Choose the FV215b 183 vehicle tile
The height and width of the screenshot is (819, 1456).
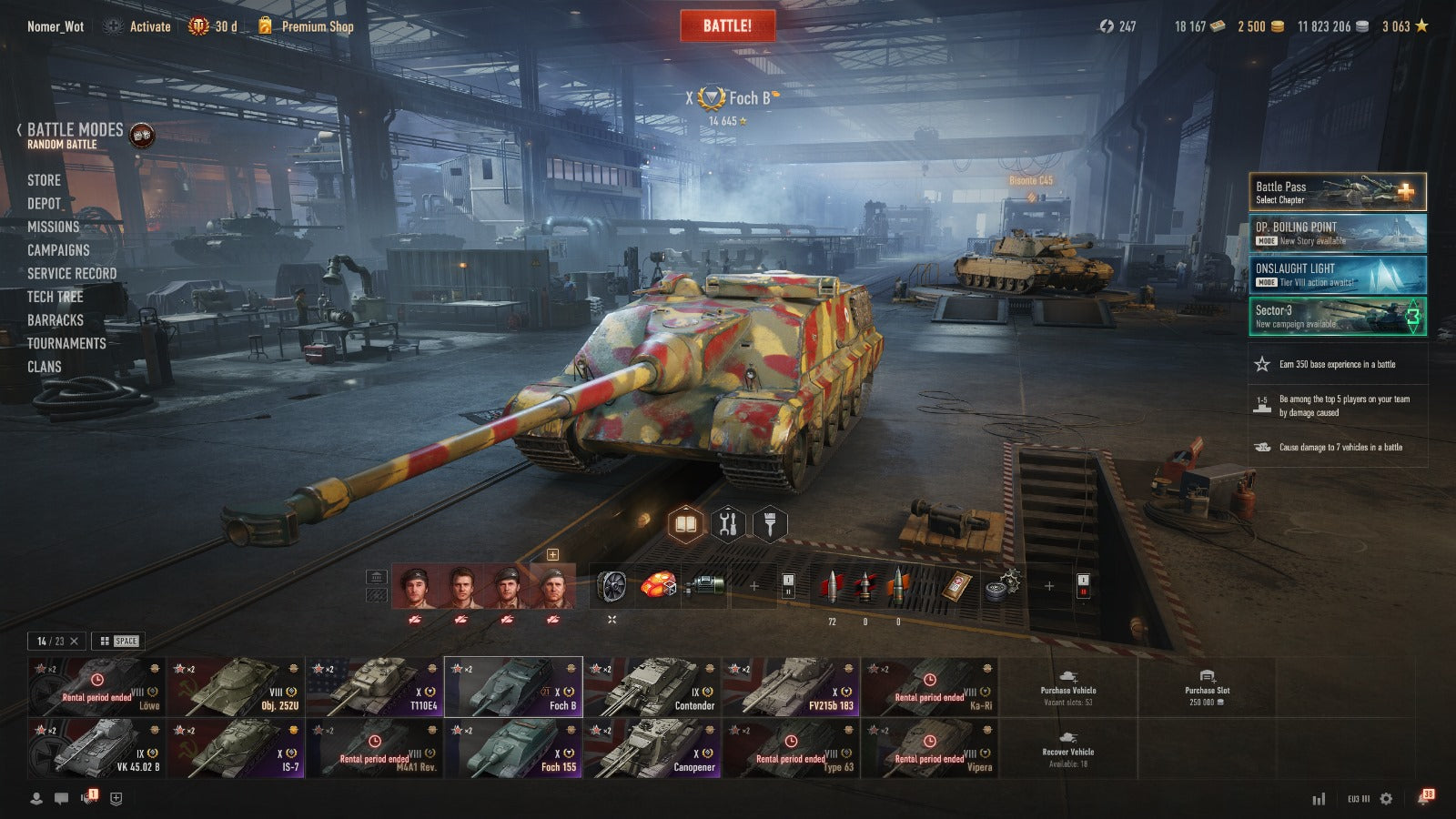click(790, 687)
